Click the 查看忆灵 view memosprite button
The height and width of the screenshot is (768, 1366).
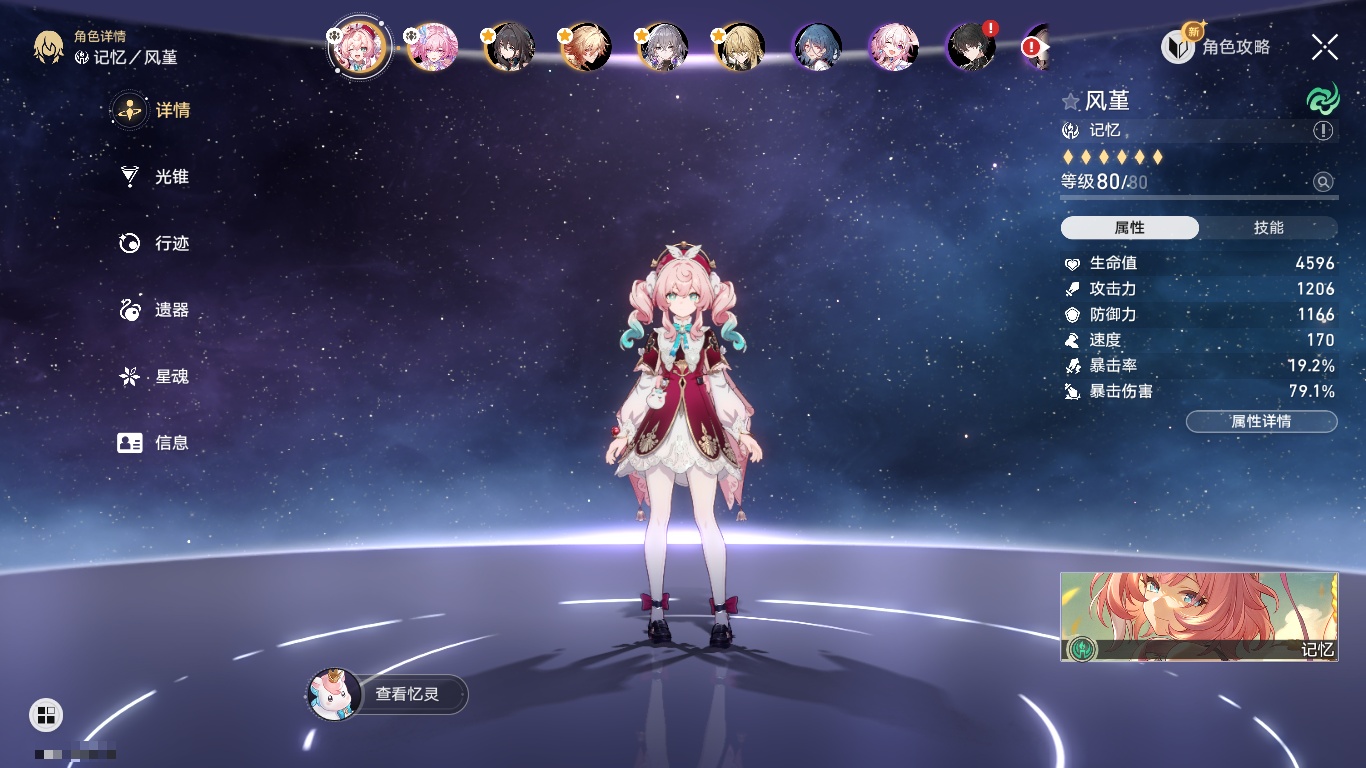pyautogui.click(x=388, y=694)
